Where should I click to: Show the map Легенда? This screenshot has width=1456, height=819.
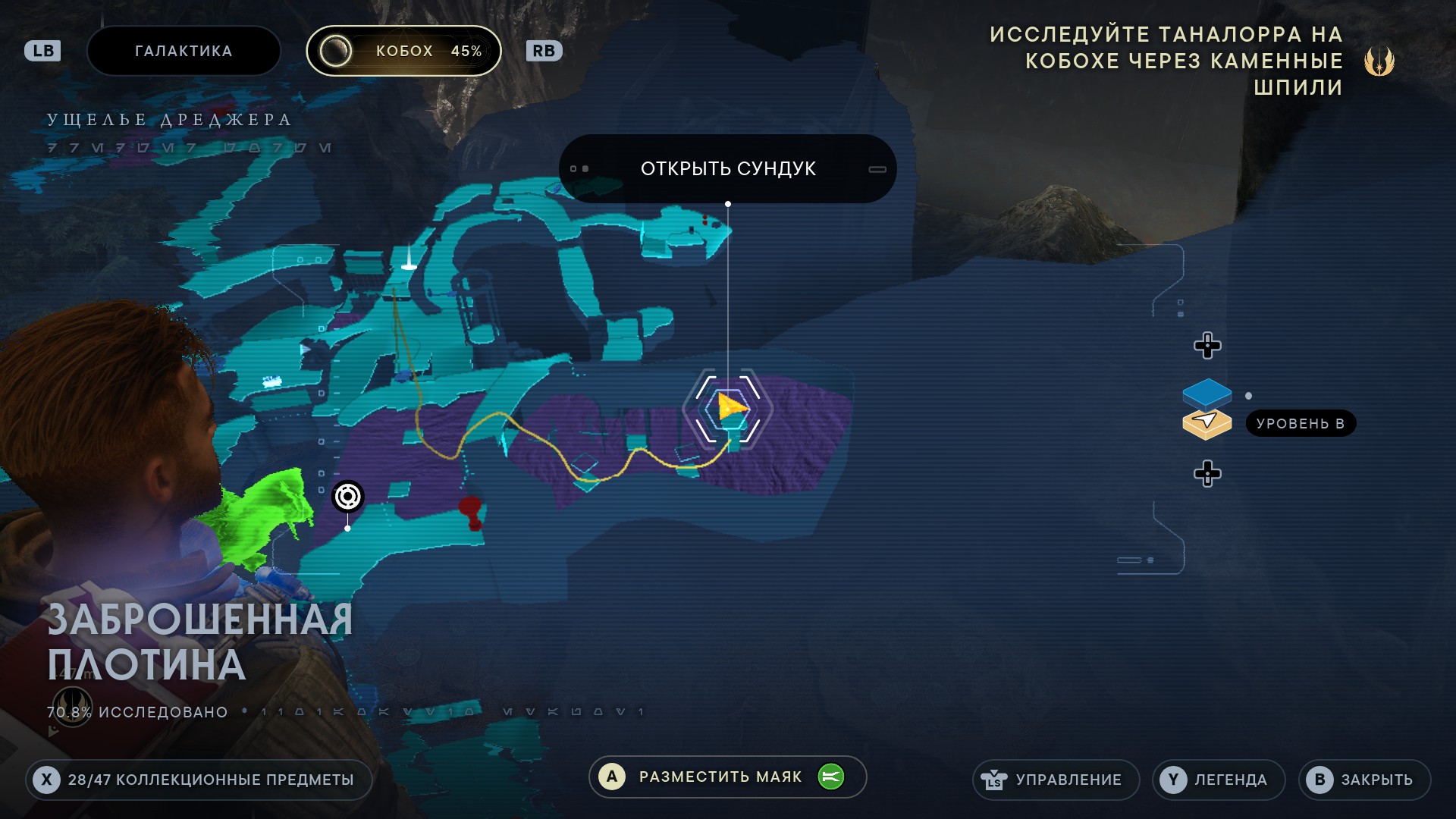1218,780
